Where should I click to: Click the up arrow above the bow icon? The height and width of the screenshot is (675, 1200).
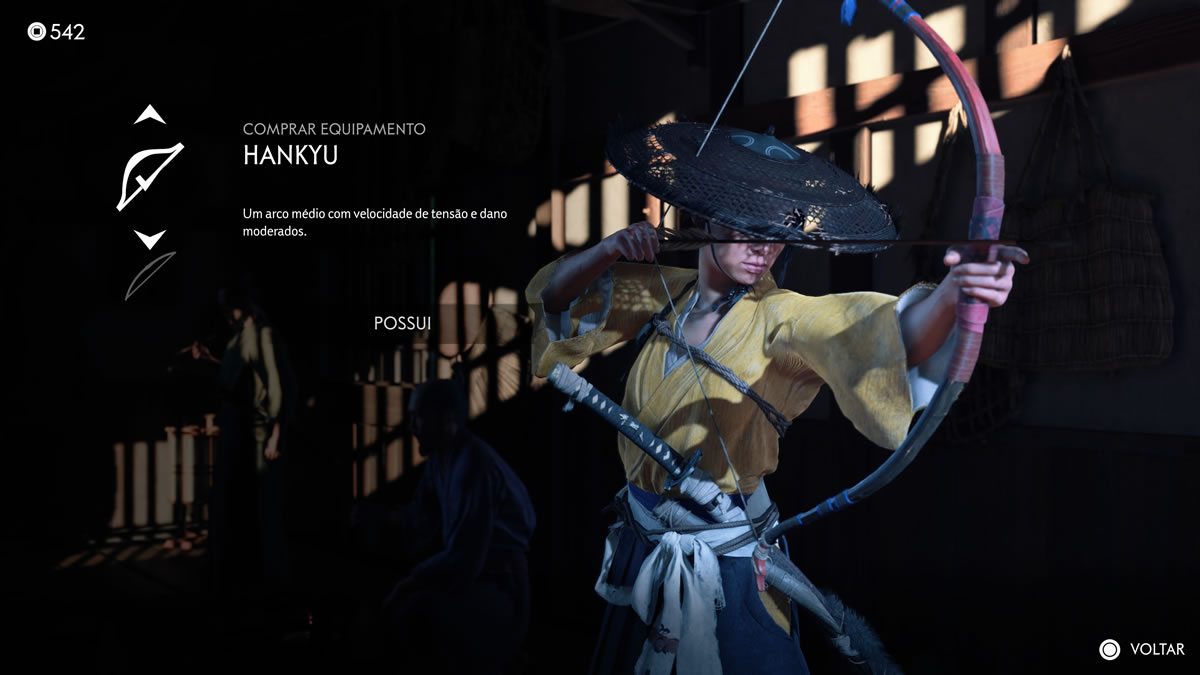pos(150,115)
